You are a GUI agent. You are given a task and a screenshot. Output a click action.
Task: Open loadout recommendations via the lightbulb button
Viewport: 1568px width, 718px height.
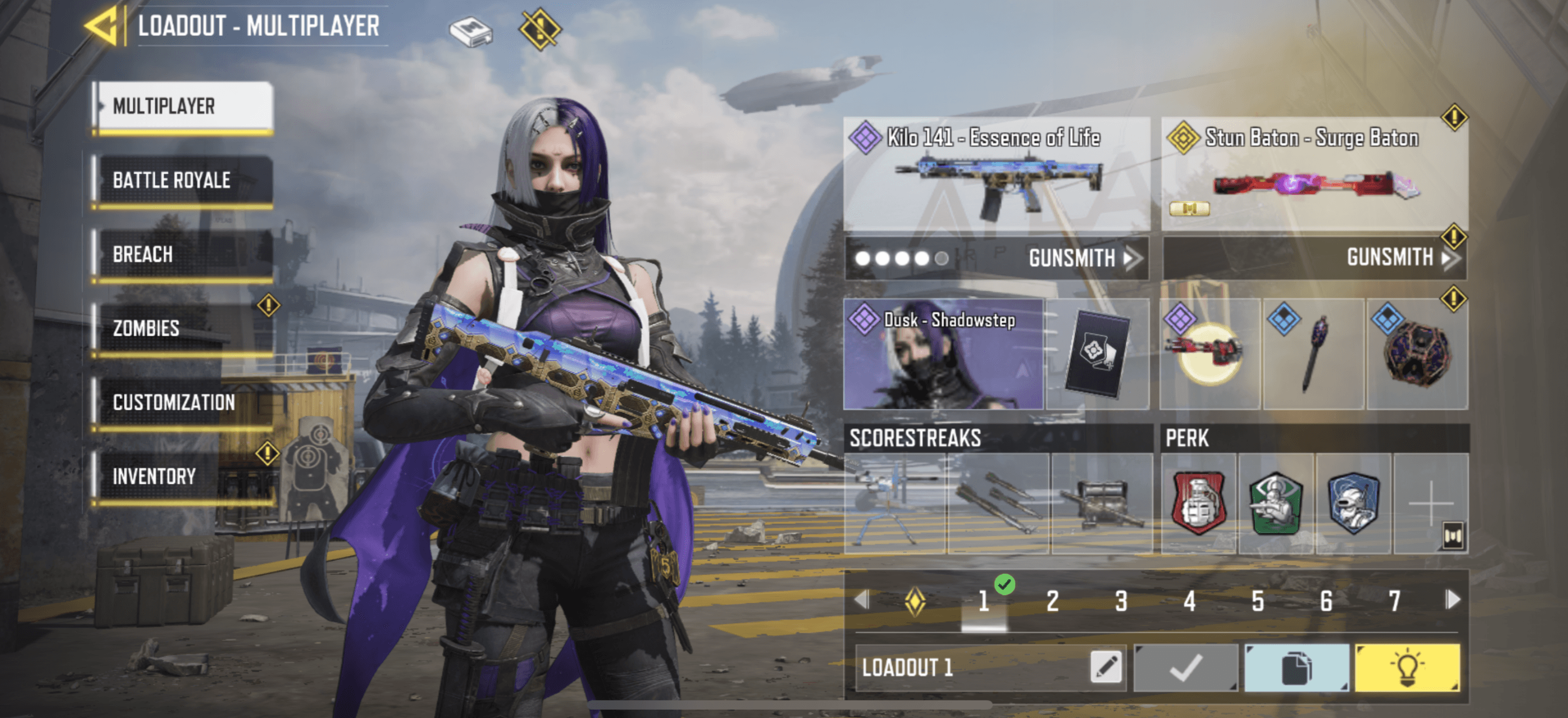click(x=1407, y=668)
